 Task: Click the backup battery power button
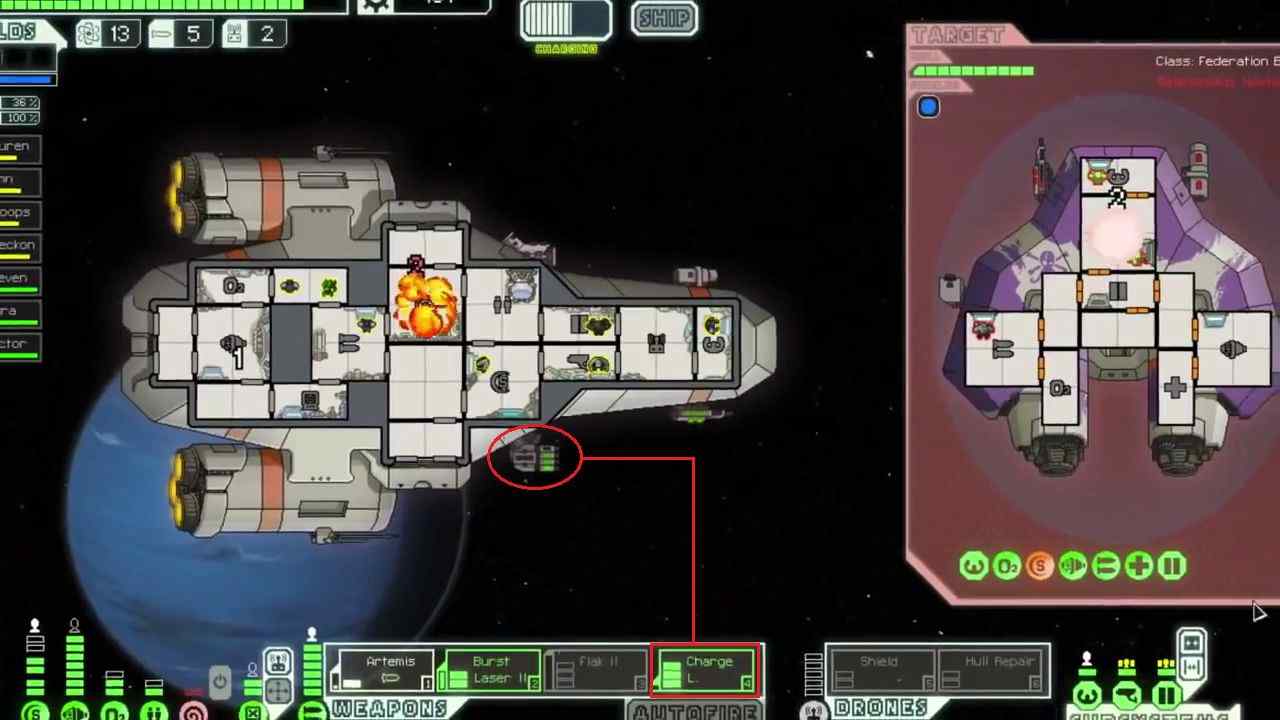pos(220,682)
